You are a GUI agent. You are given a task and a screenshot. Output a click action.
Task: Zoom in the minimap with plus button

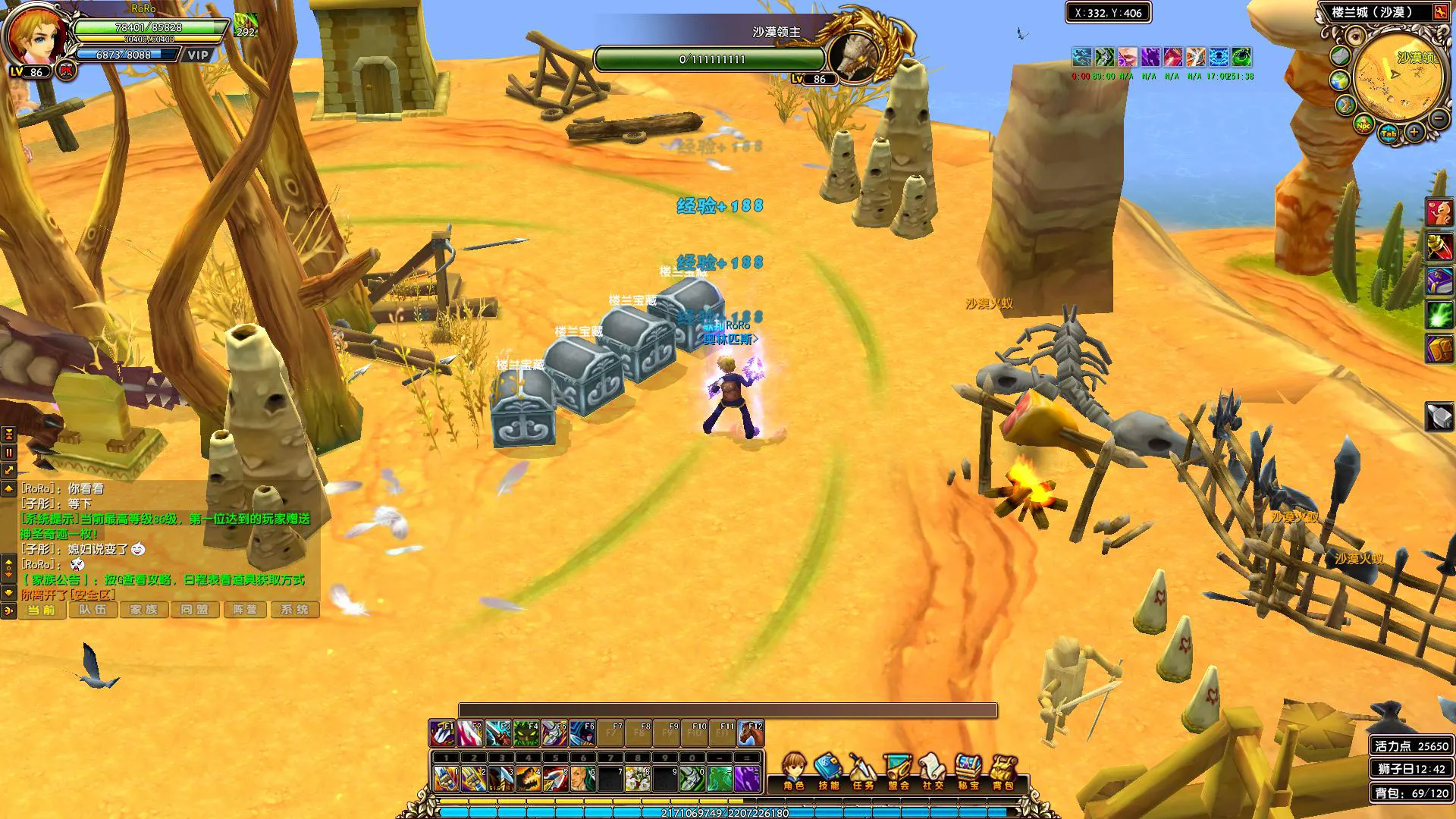point(1414,132)
